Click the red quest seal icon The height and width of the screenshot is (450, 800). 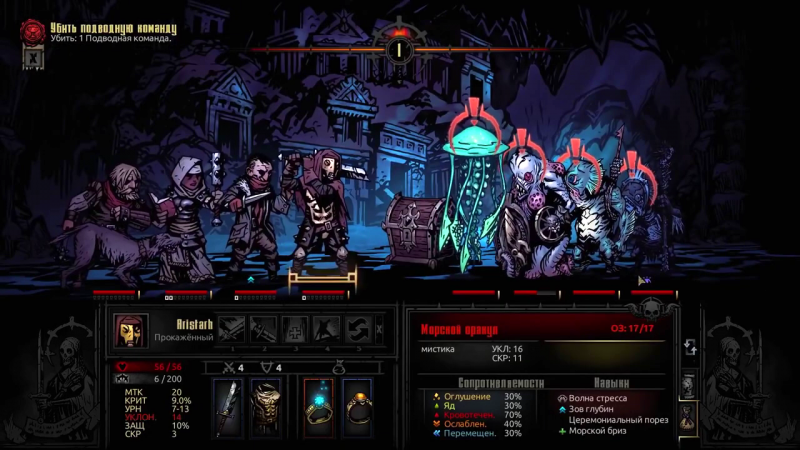pyautogui.click(x=33, y=31)
